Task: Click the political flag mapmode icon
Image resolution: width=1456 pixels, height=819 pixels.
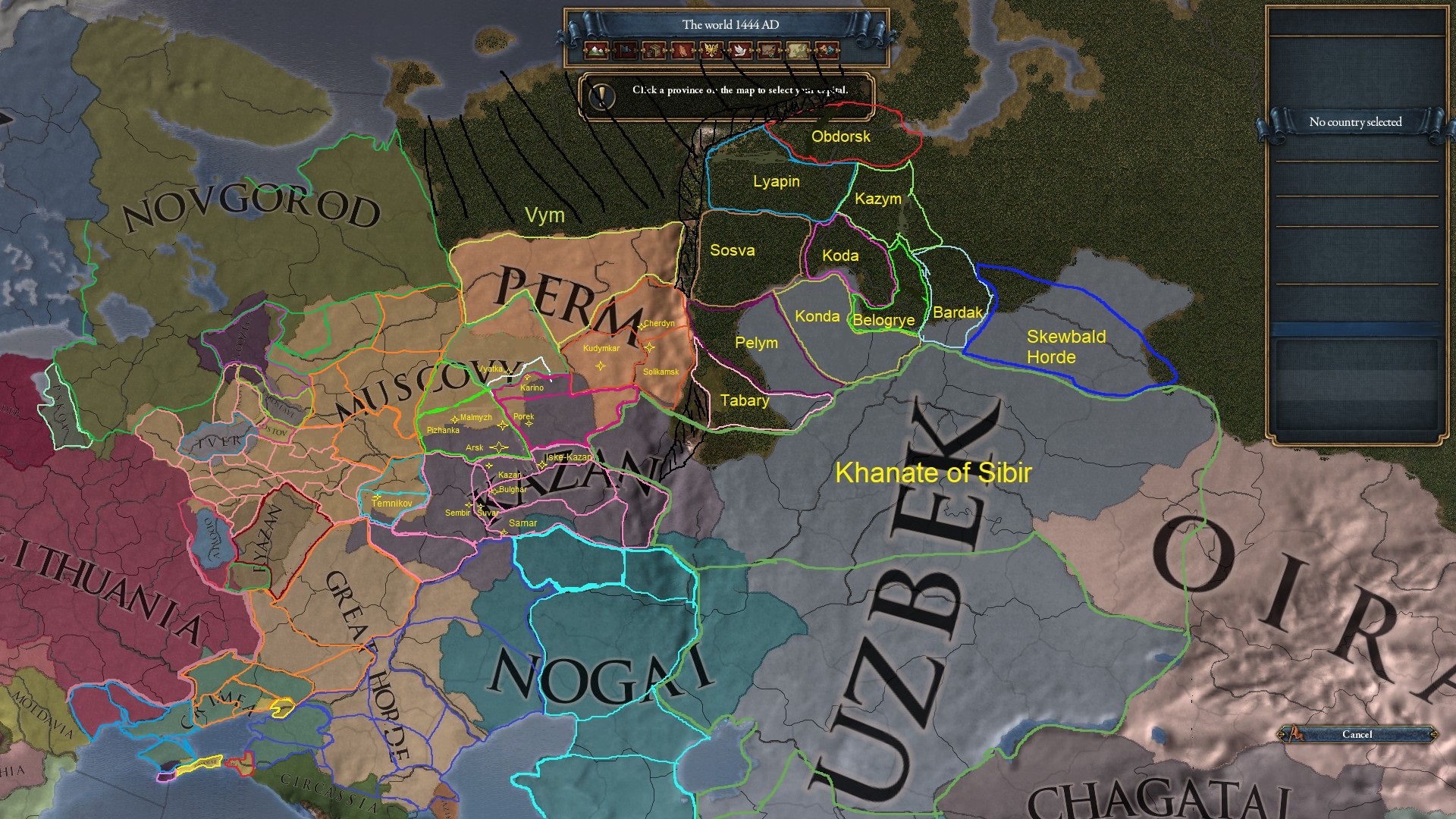Action: coord(625,50)
